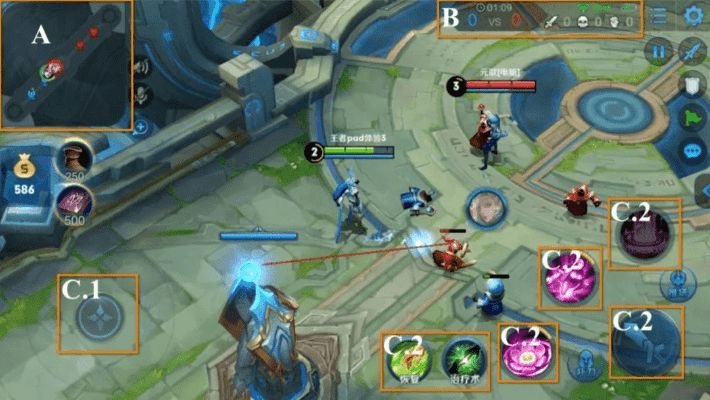Image resolution: width=710 pixels, height=400 pixels.
Task: Open the list menu beside the gear
Action: click(x=659, y=16)
